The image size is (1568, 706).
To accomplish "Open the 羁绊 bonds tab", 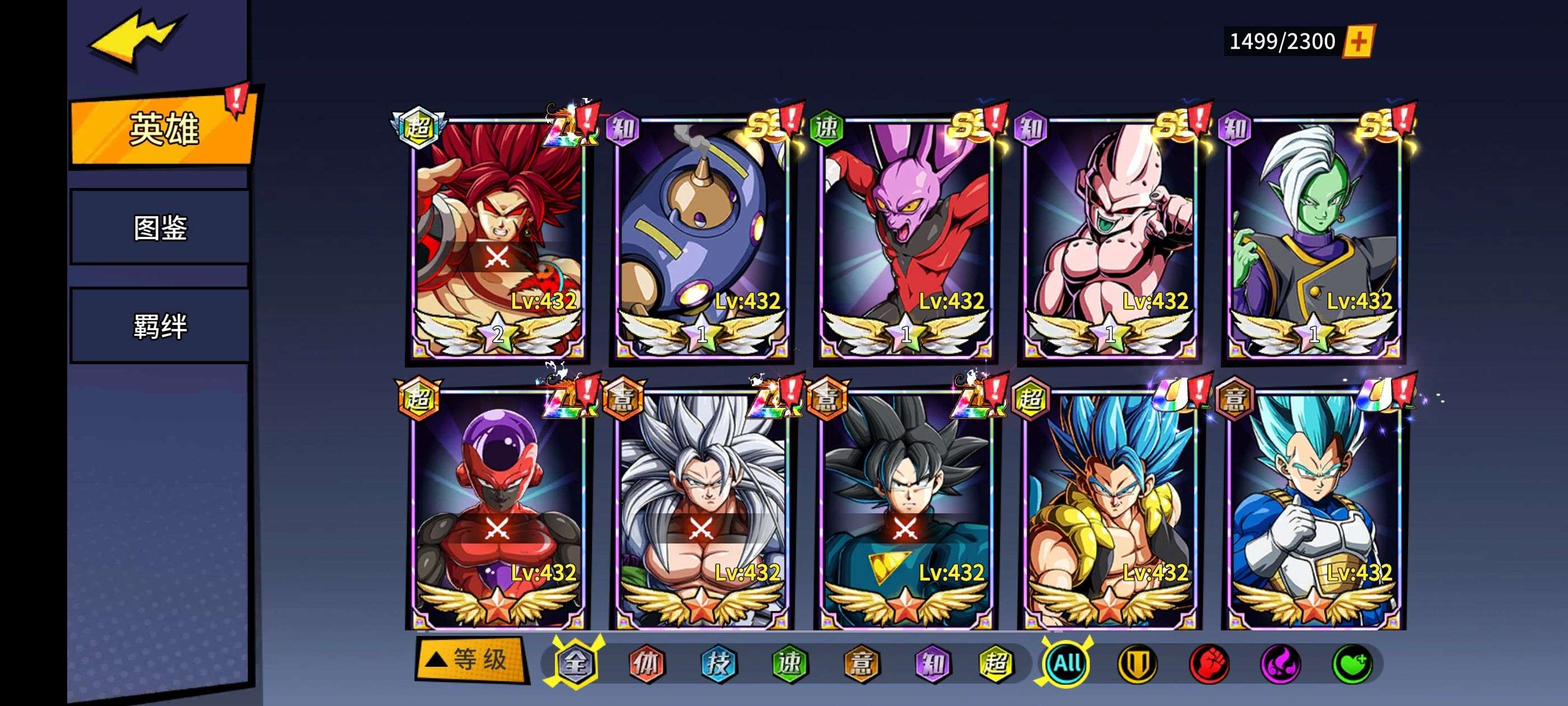I will [160, 326].
